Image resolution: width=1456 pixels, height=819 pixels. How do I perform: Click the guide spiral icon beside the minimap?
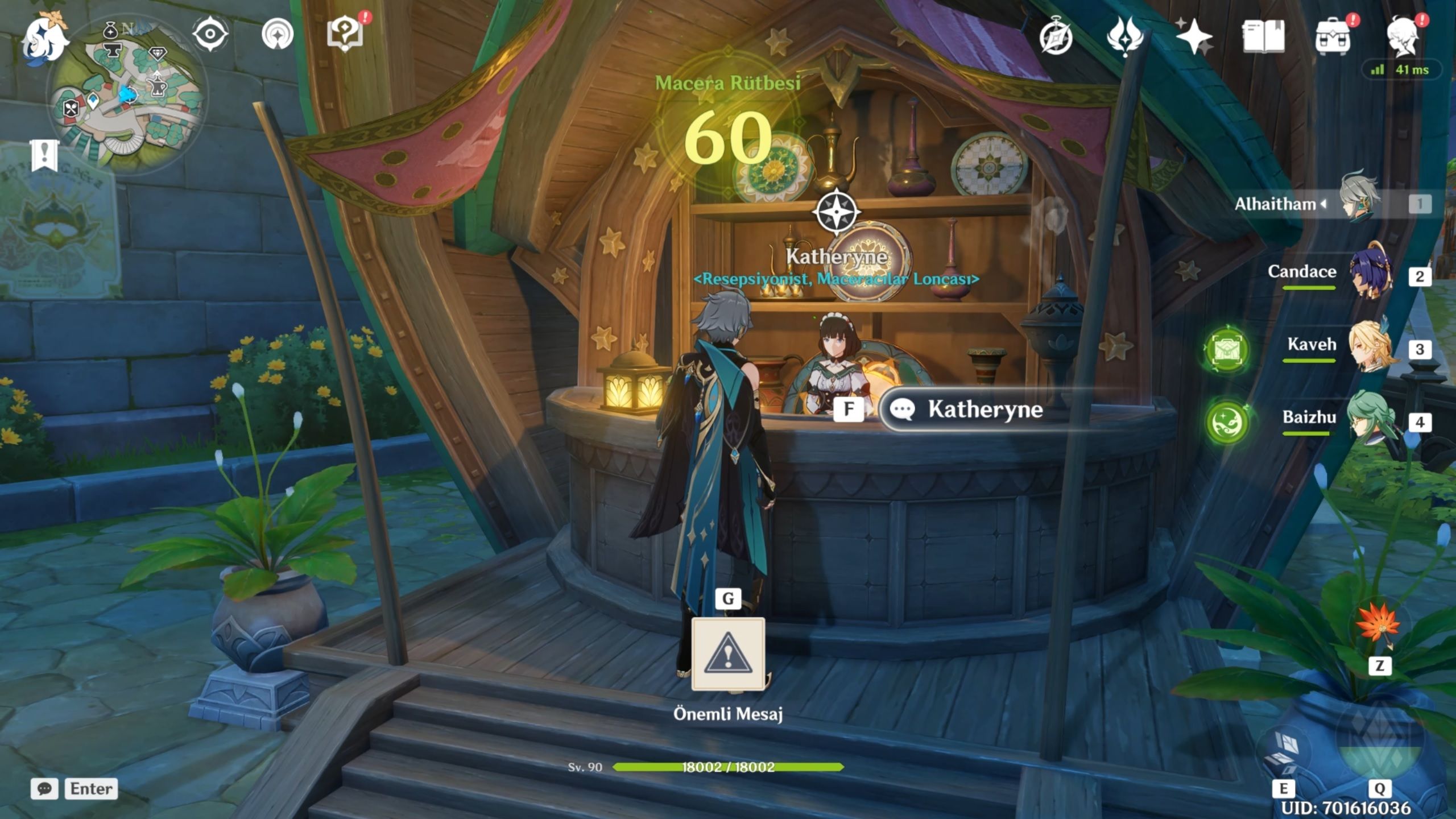[278, 34]
